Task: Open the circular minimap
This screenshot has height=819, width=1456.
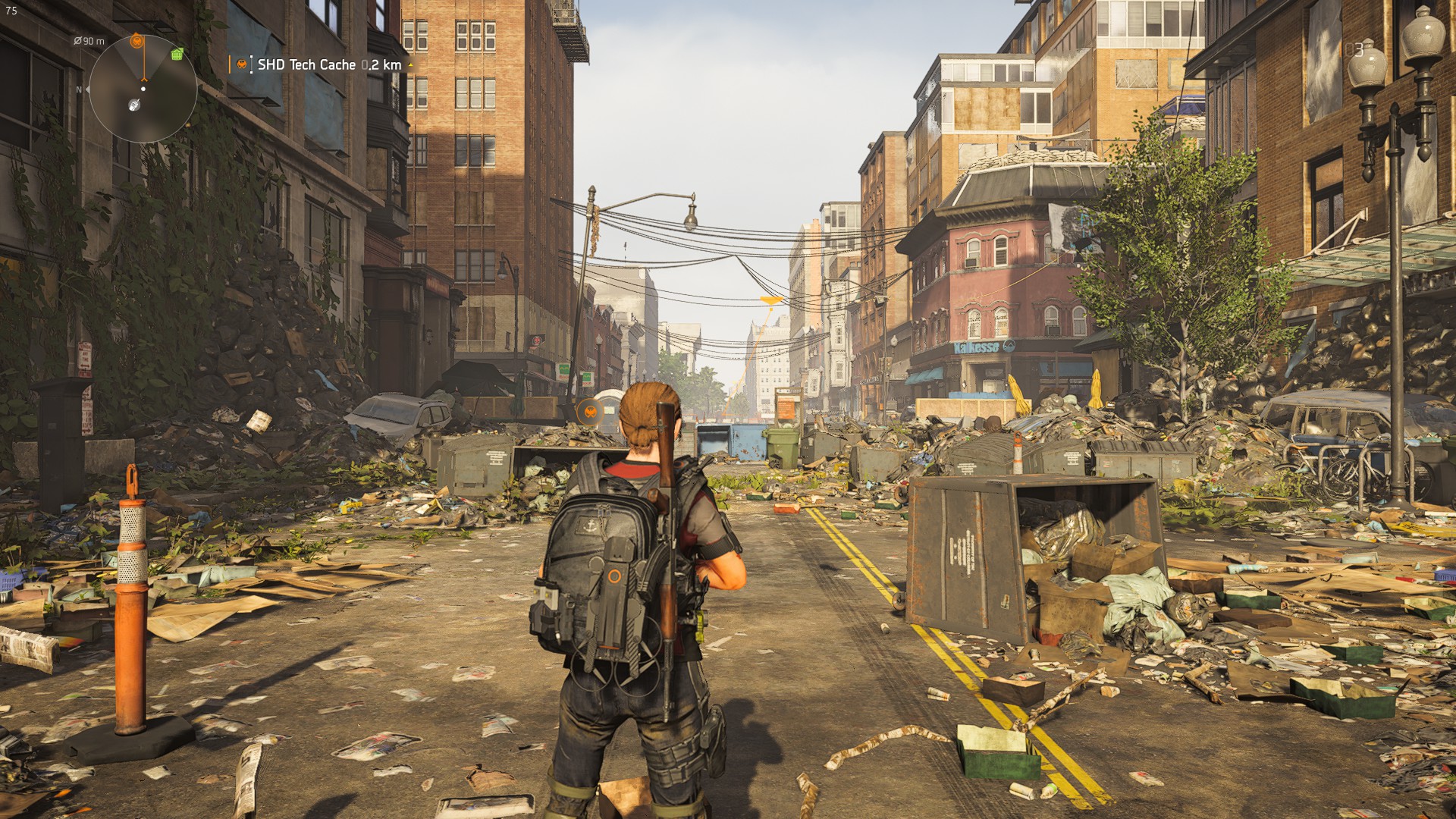Action: tap(143, 89)
